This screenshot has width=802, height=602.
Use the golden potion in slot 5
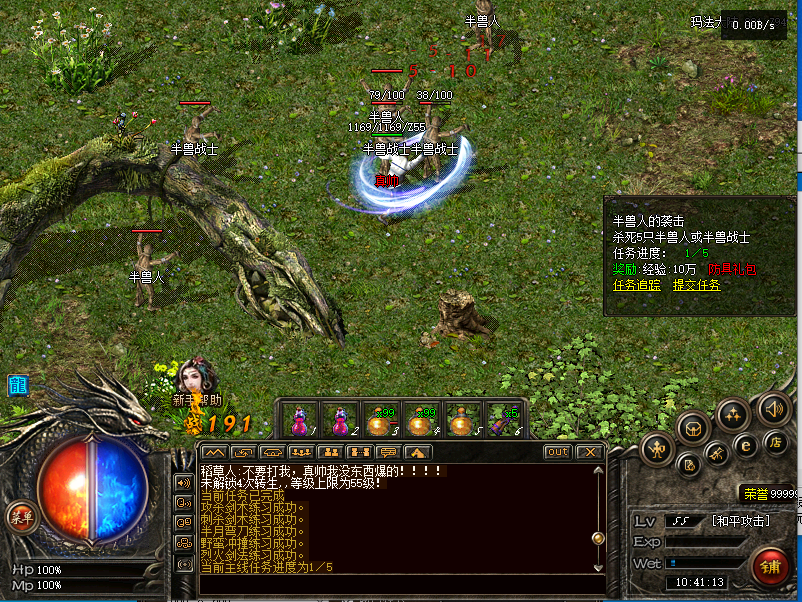pos(461,420)
